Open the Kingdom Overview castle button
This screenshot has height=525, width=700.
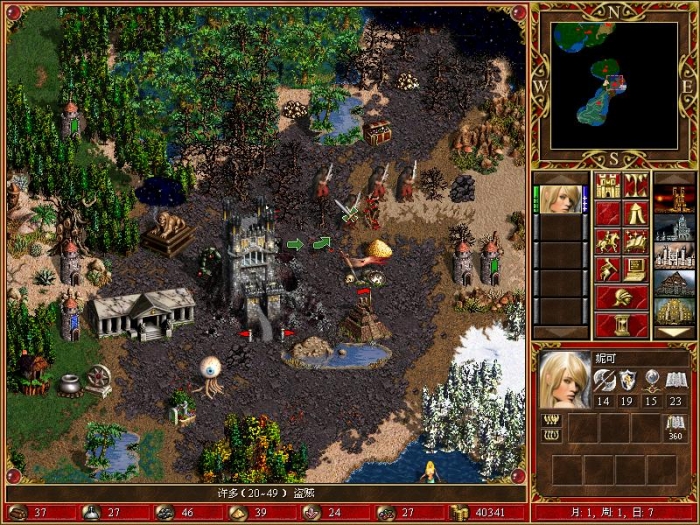tap(609, 185)
